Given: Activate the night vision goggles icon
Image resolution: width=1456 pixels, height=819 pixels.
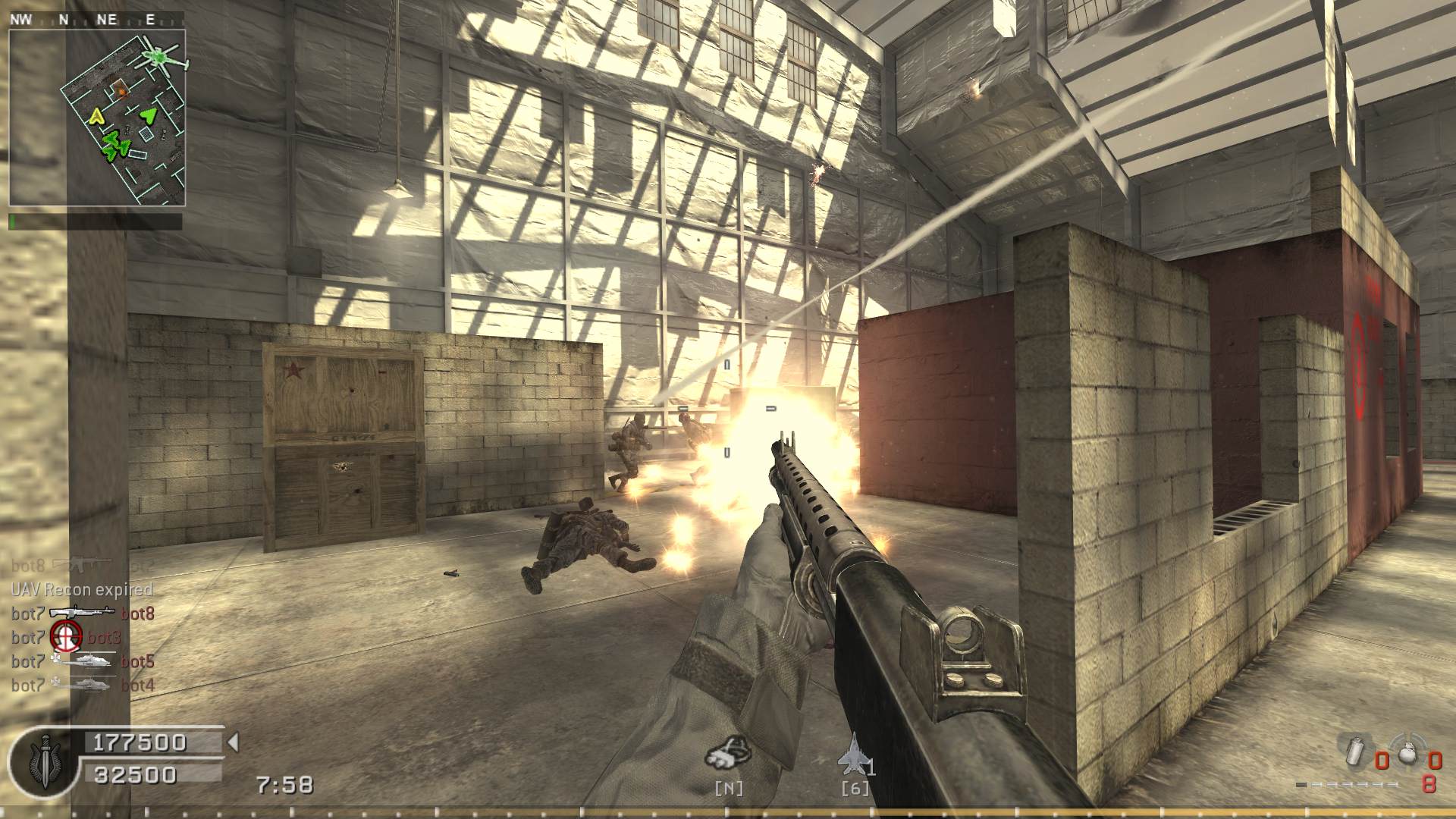Looking at the screenshot, I should [x=728, y=752].
